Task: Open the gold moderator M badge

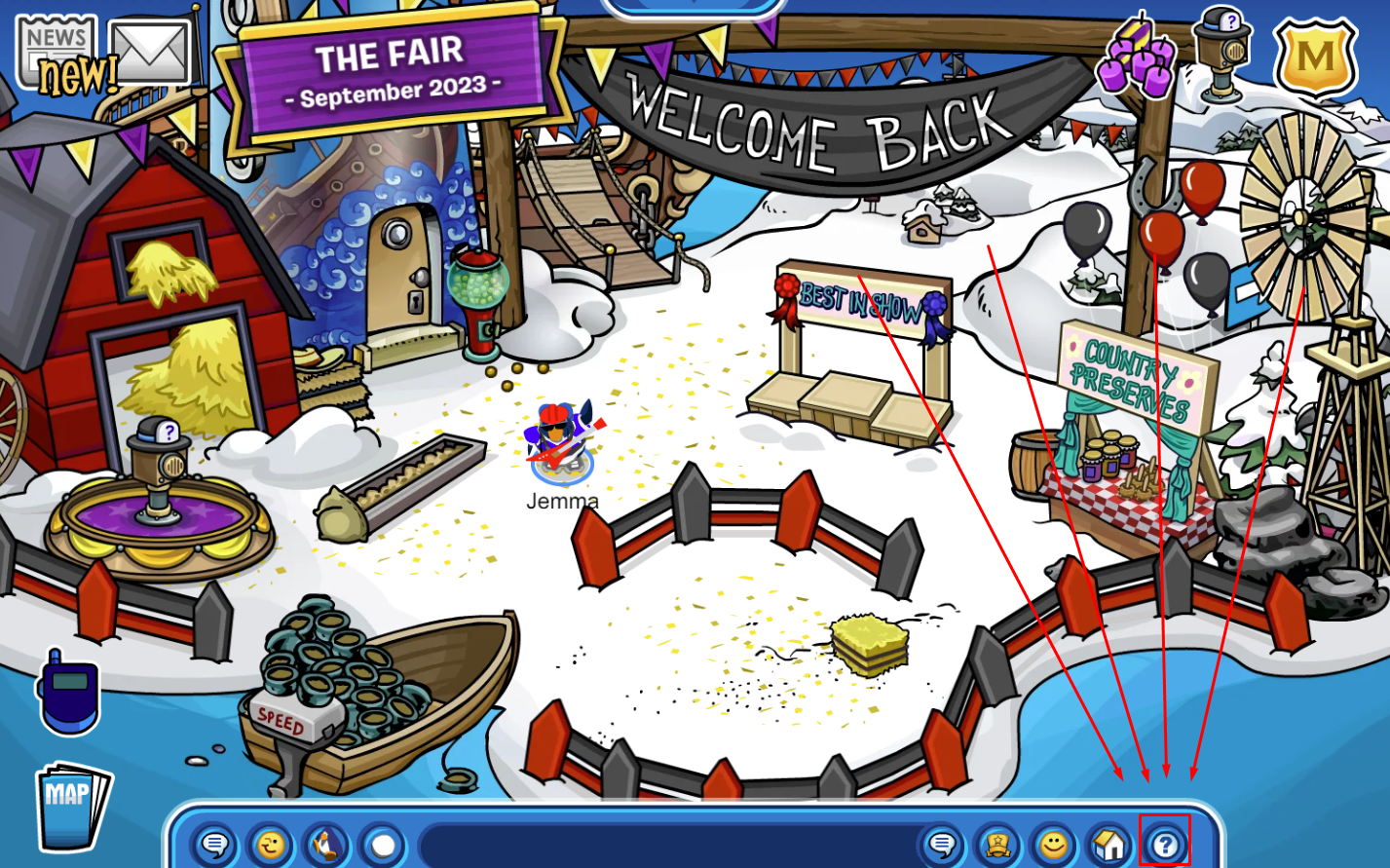Action: [x=1315, y=55]
